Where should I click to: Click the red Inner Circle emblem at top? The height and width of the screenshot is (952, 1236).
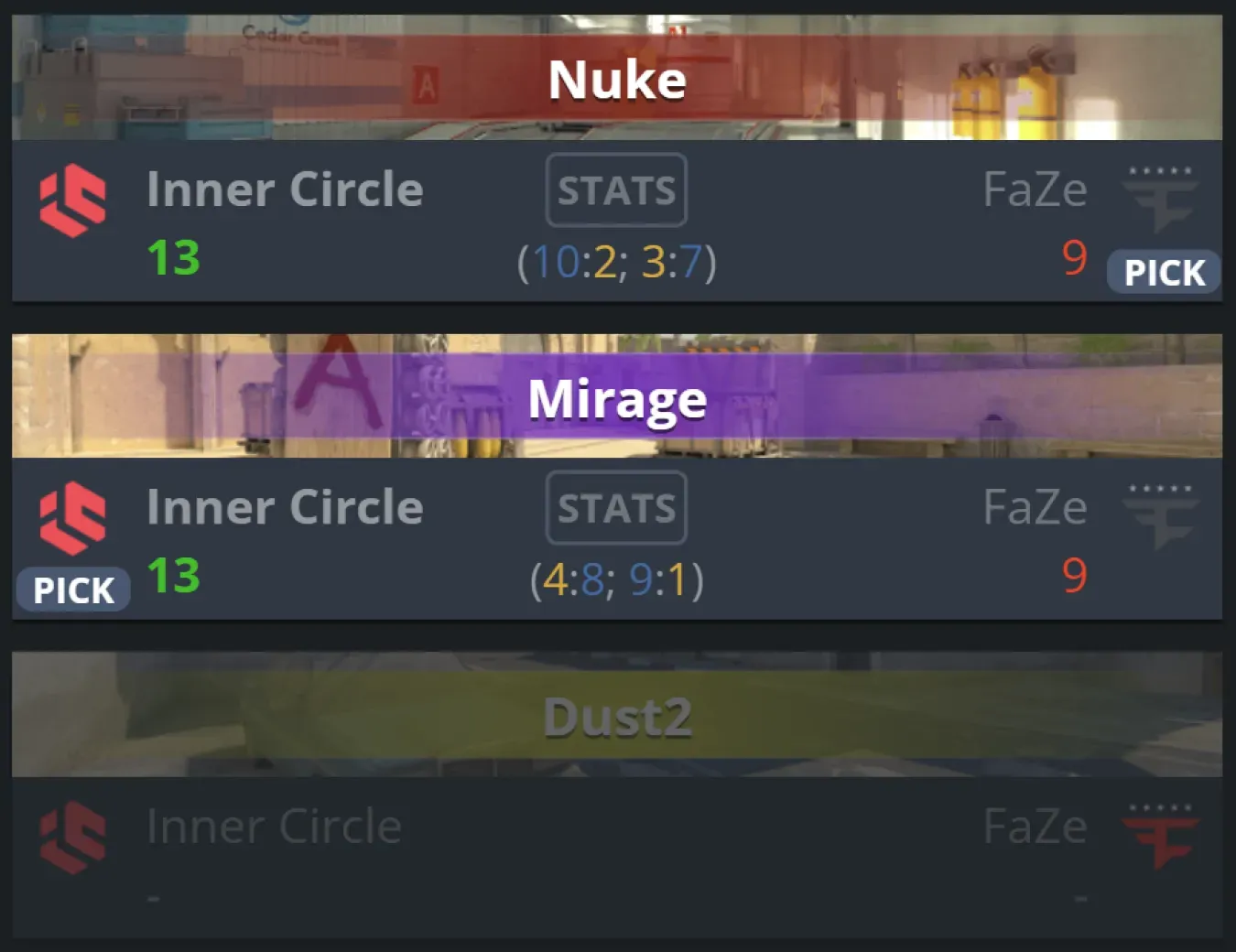[73, 200]
